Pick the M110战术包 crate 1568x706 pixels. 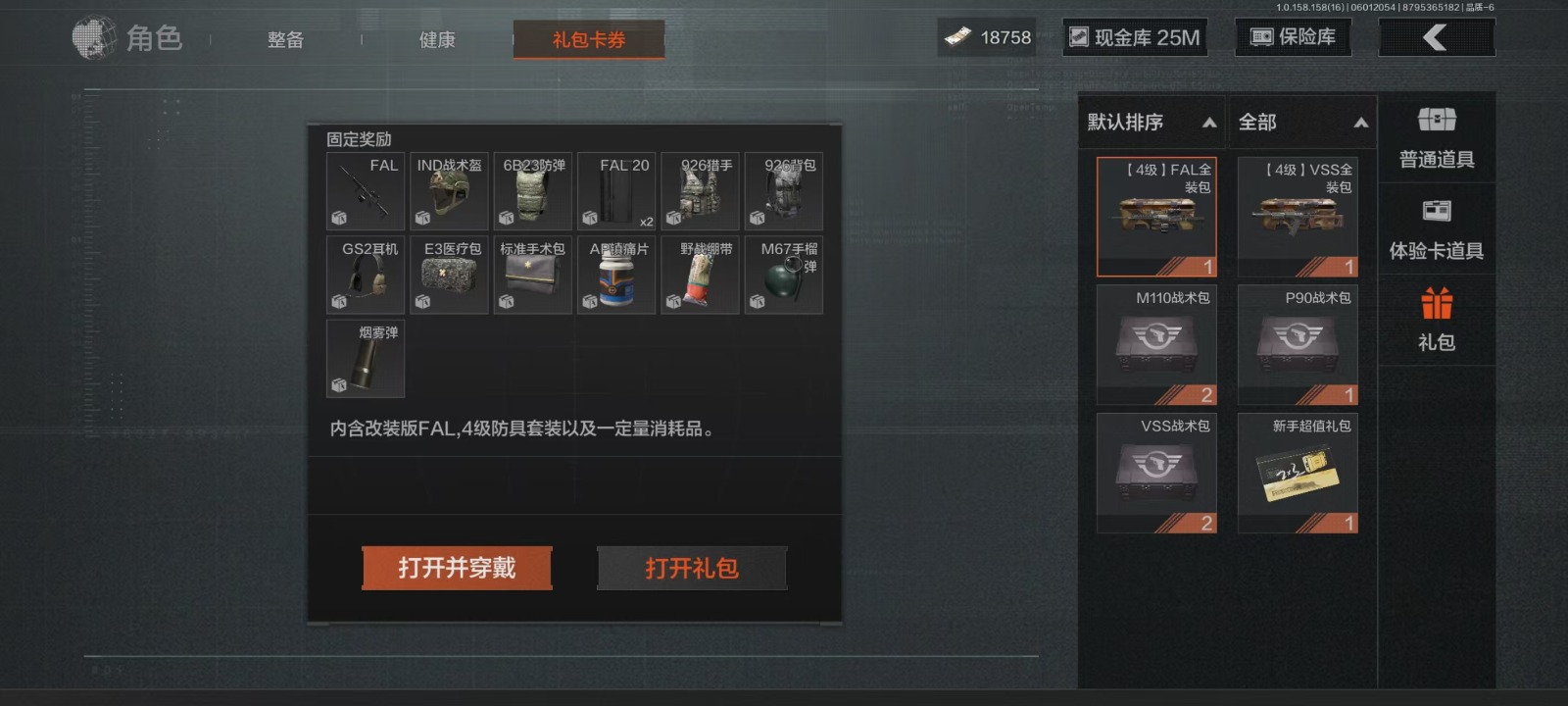tap(1156, 344)
